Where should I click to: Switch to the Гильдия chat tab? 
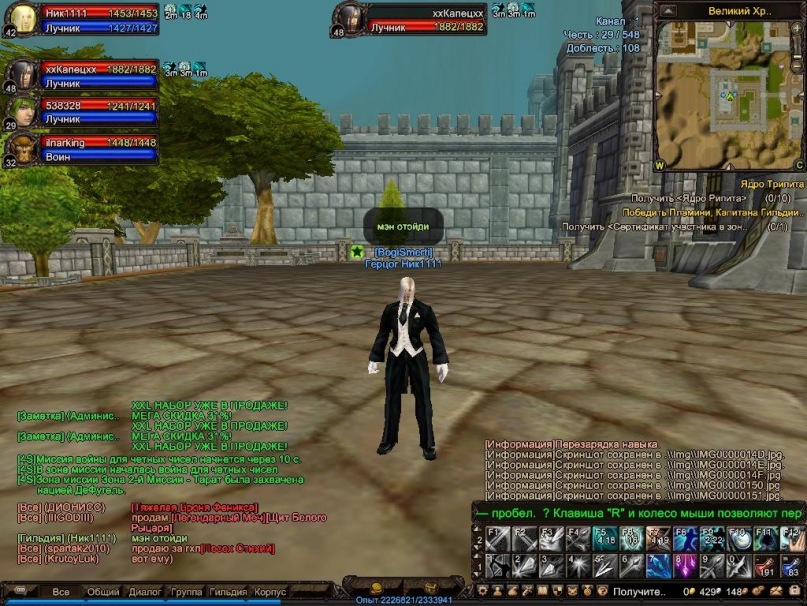click(x=228, y=592)
